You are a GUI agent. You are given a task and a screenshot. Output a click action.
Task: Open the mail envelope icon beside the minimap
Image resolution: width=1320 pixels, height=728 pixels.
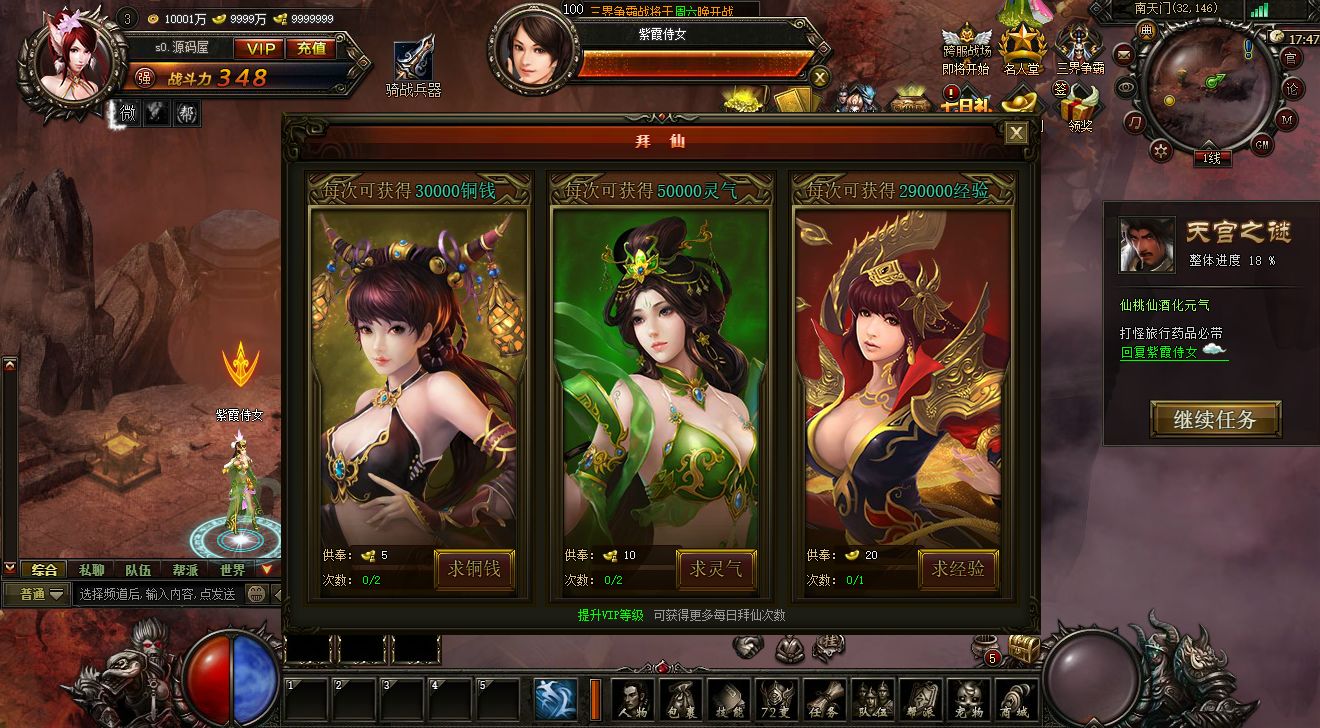1123,55
